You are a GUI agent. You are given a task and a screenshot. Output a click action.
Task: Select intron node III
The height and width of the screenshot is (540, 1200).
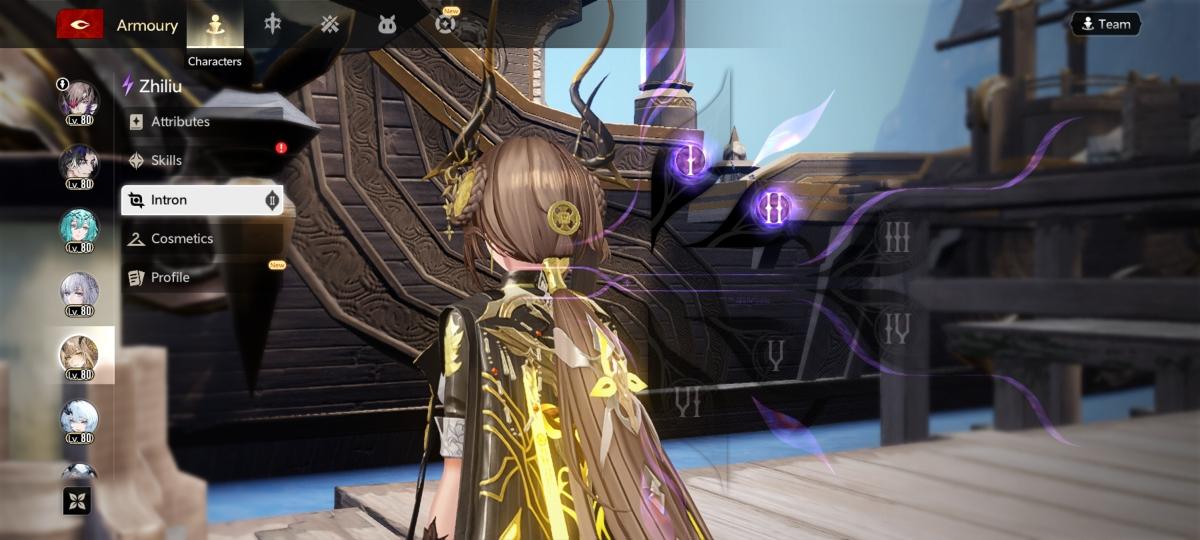coord(897,237)
